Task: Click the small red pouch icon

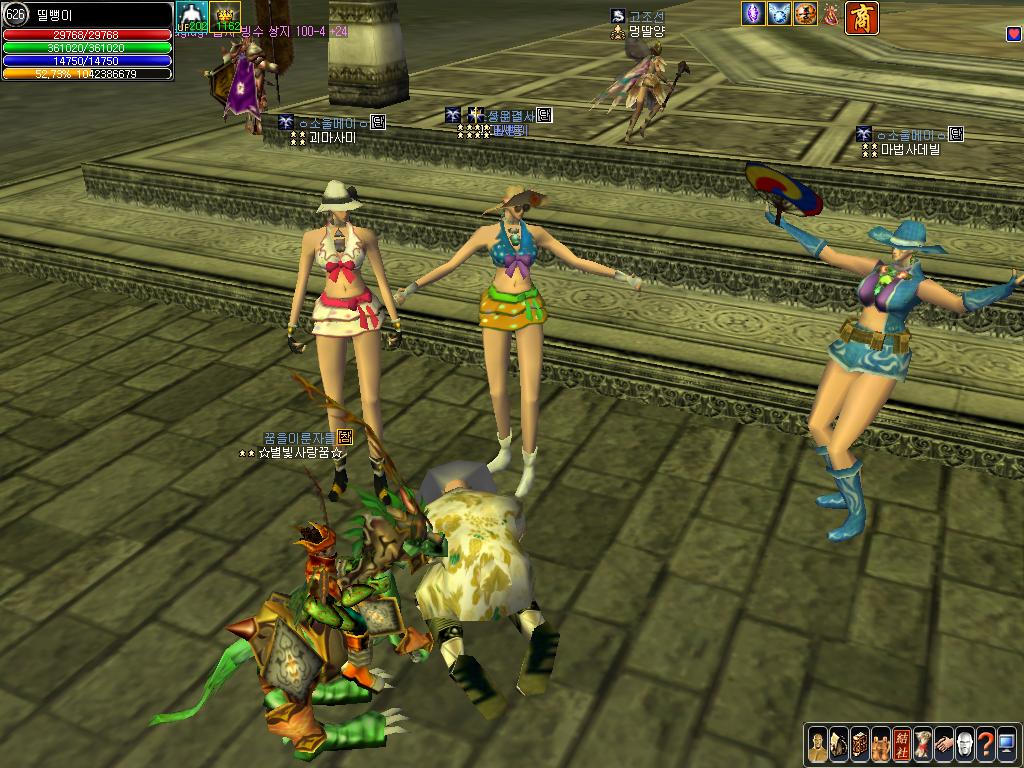Action: (830, 14)
